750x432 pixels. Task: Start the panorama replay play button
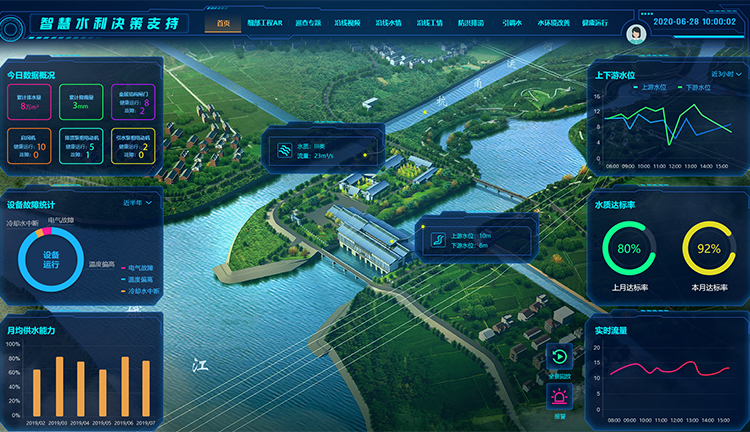click(x=561, y=357)
